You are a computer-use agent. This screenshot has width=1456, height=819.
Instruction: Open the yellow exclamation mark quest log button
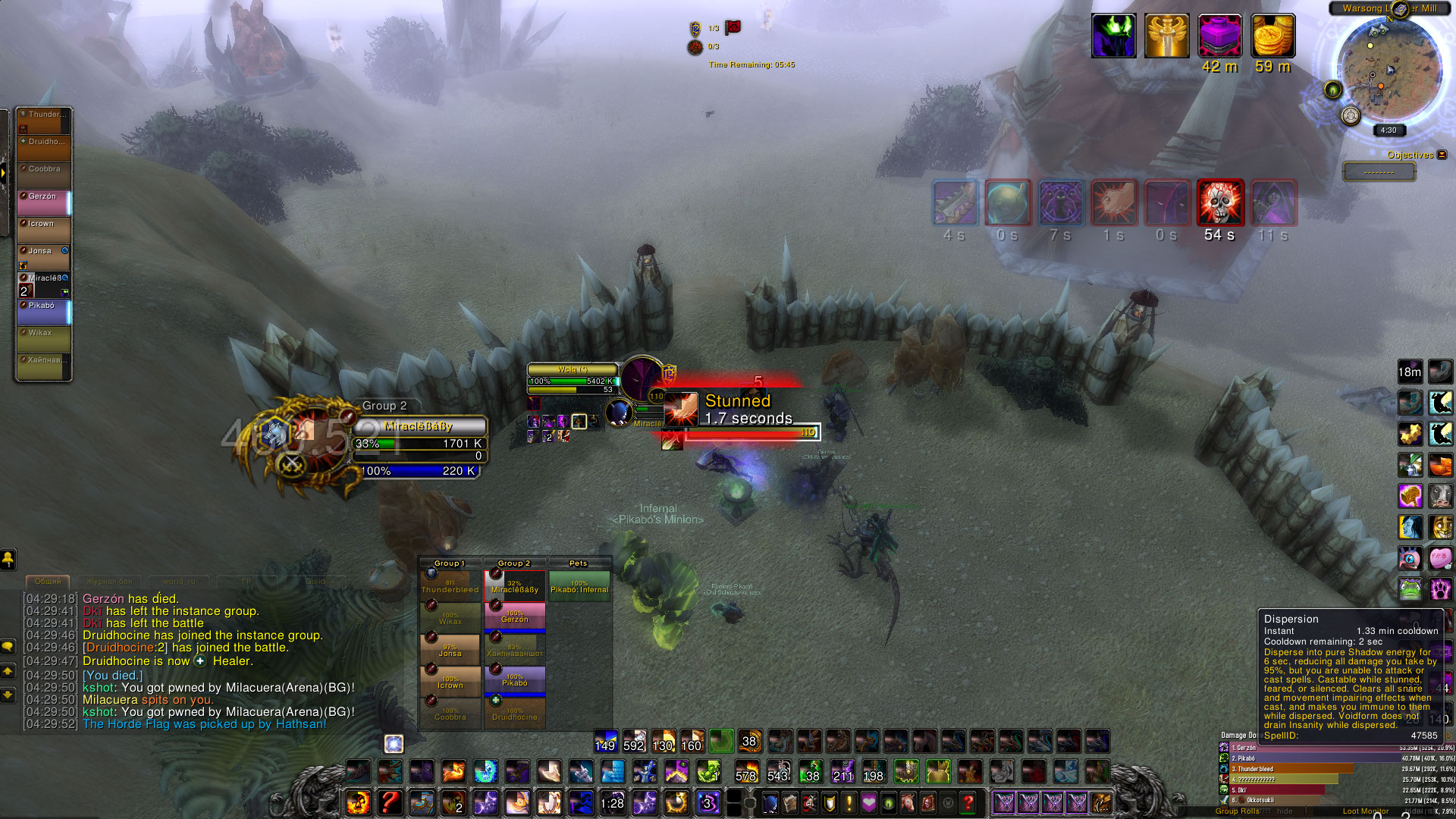(x=849, y=802)
